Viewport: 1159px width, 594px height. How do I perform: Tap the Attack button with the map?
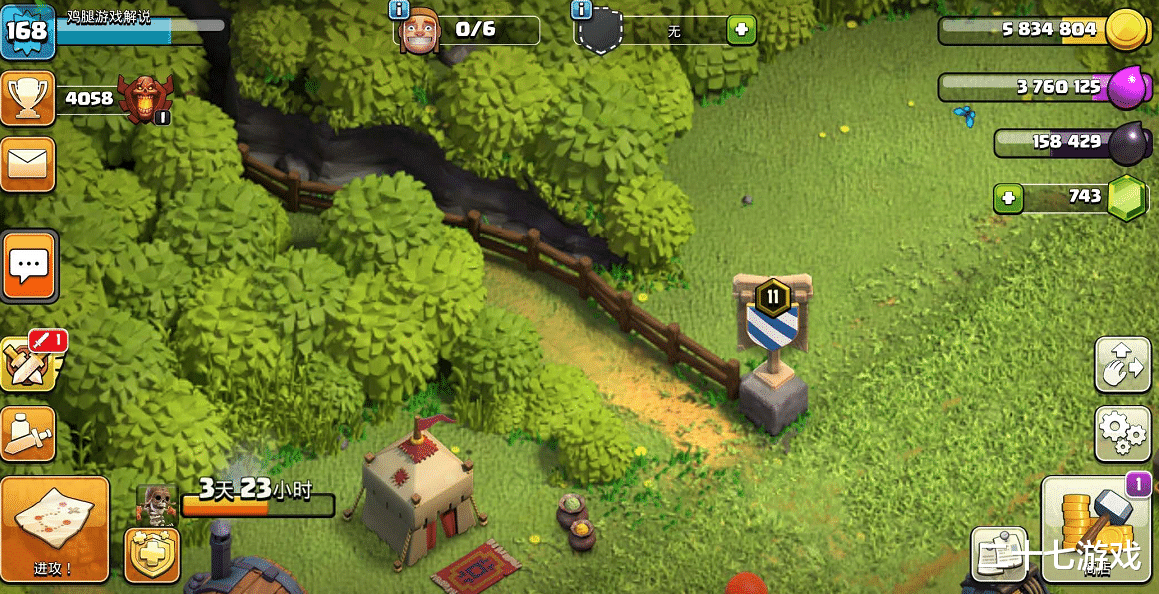pos(54,530)
